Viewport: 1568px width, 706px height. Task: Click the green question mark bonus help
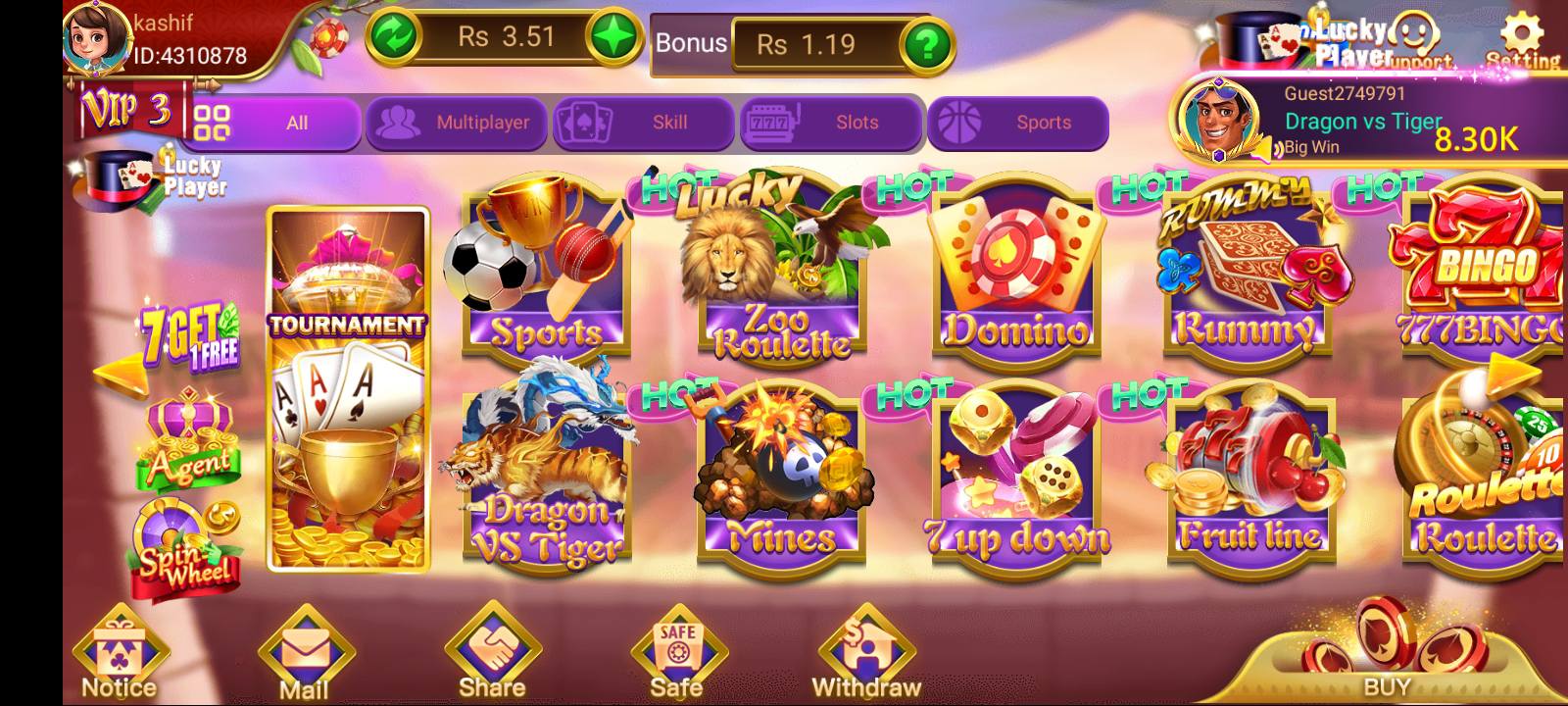926,44
